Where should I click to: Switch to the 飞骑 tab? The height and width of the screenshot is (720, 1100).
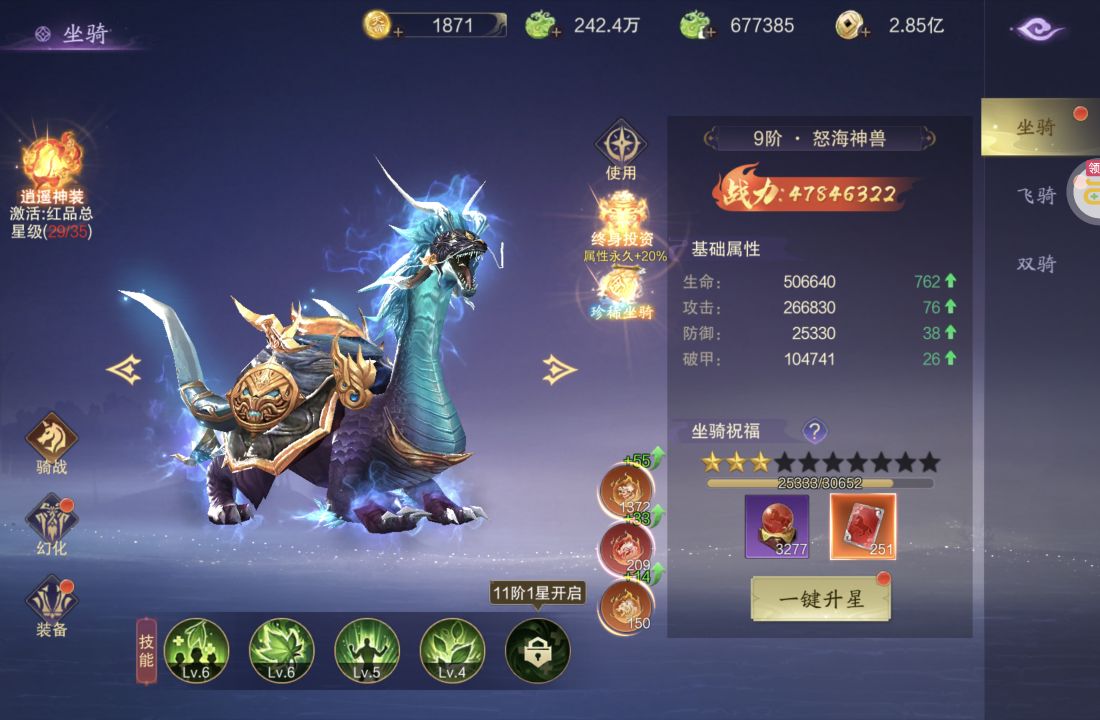click(x=1036, y=195)
